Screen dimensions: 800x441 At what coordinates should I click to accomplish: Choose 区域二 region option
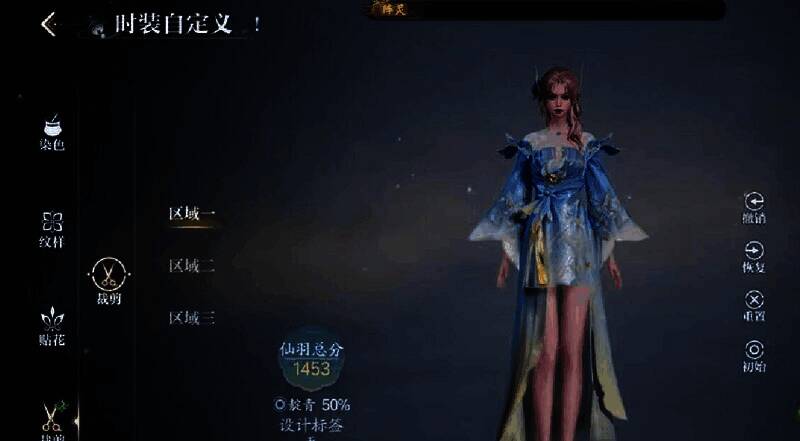pos(192,266)
